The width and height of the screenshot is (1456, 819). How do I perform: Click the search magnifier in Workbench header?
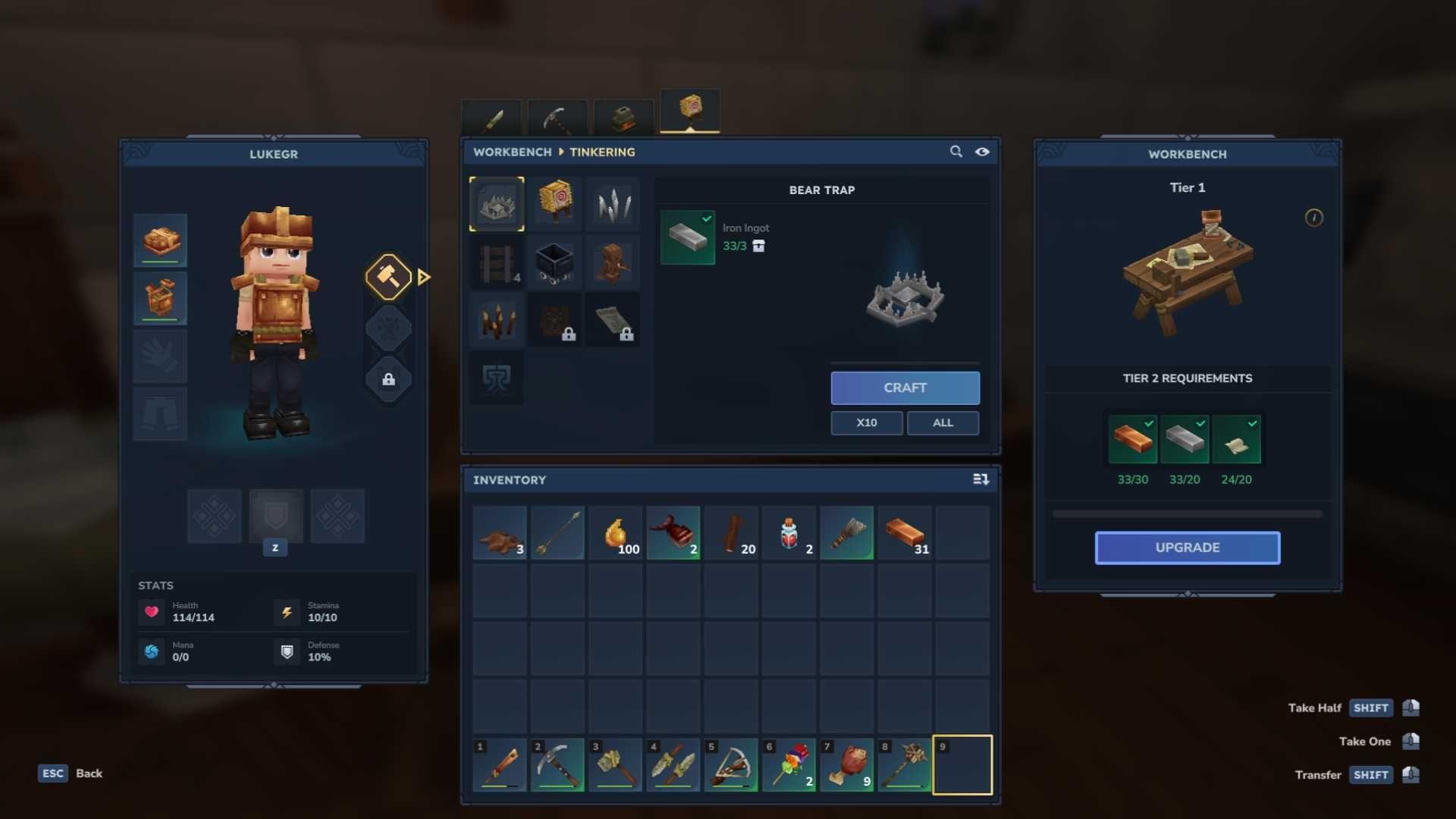point(955,152)
